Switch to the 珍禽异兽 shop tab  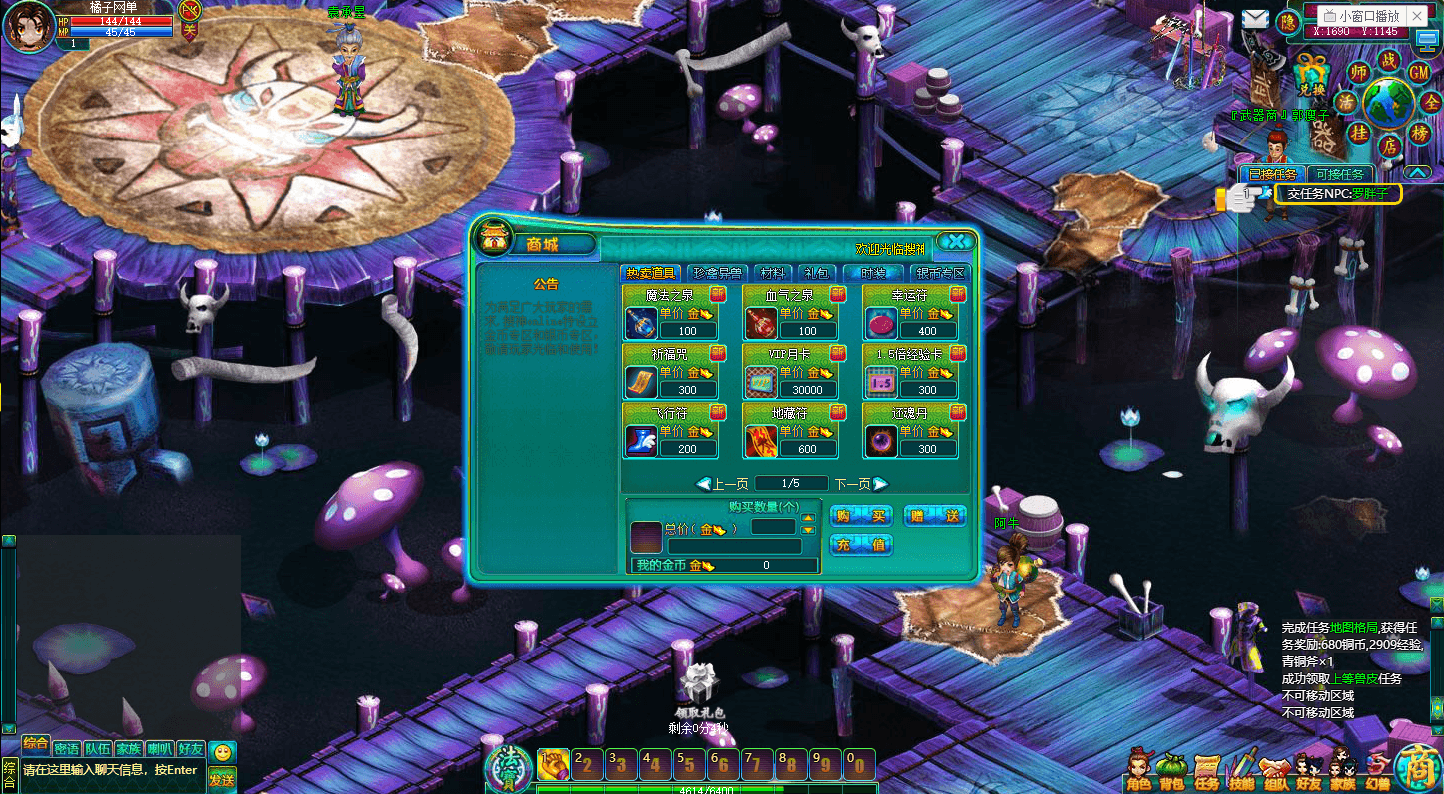point(717,273)
